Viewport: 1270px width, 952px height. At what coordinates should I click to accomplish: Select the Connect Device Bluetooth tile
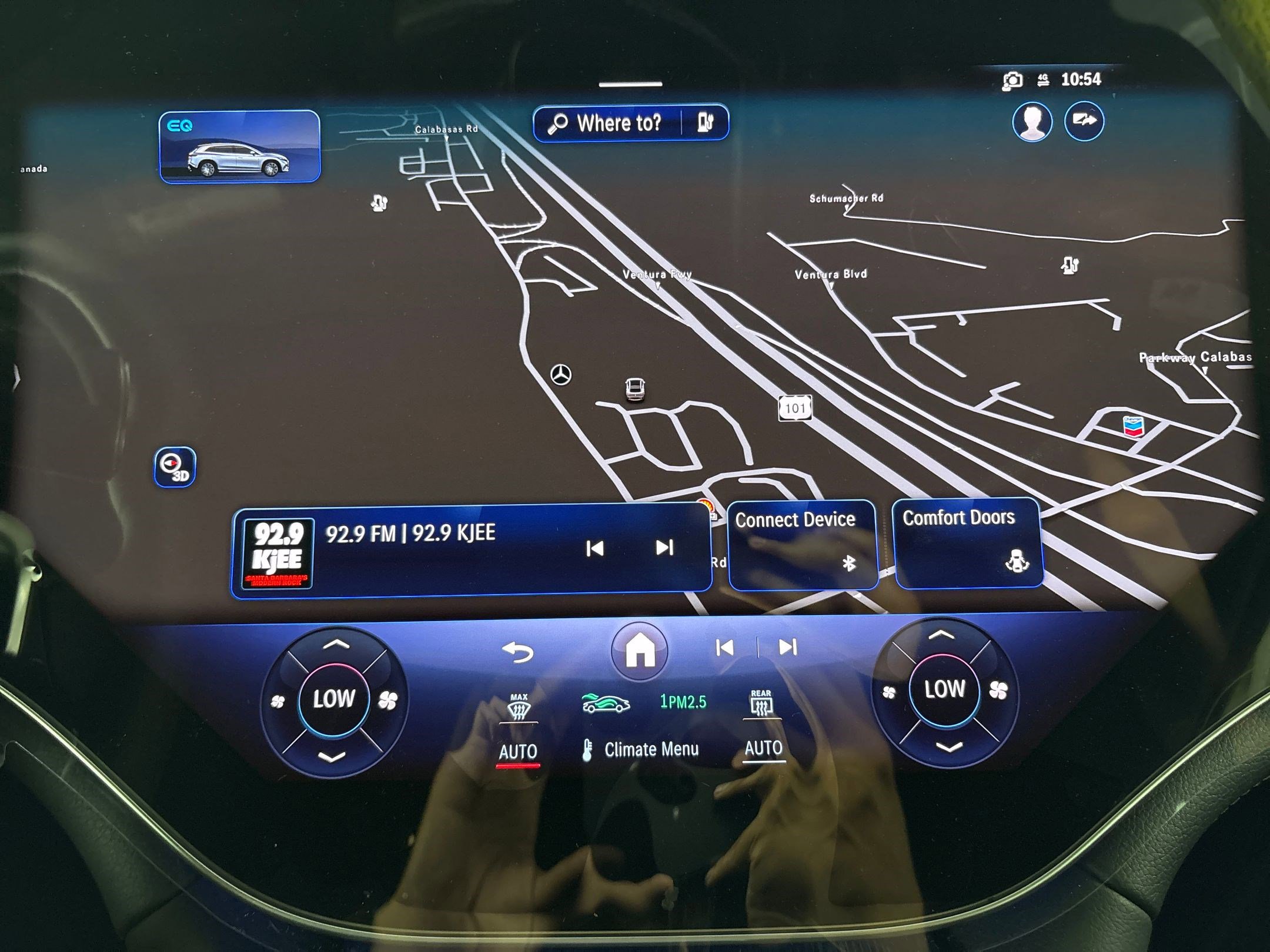pyautogui.click(x=803, y=544)
